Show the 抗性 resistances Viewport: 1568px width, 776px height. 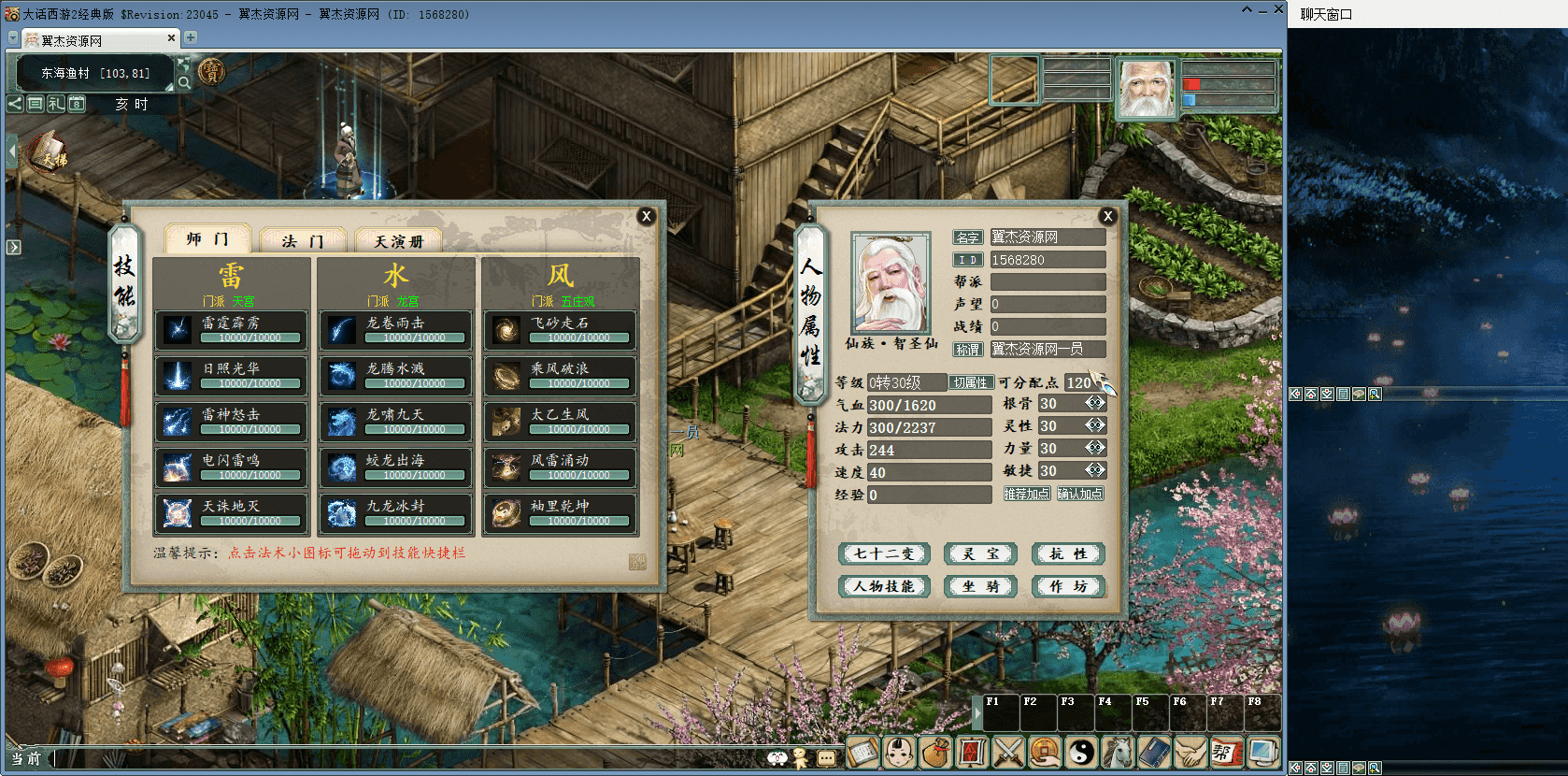(x=1068, y=553)
